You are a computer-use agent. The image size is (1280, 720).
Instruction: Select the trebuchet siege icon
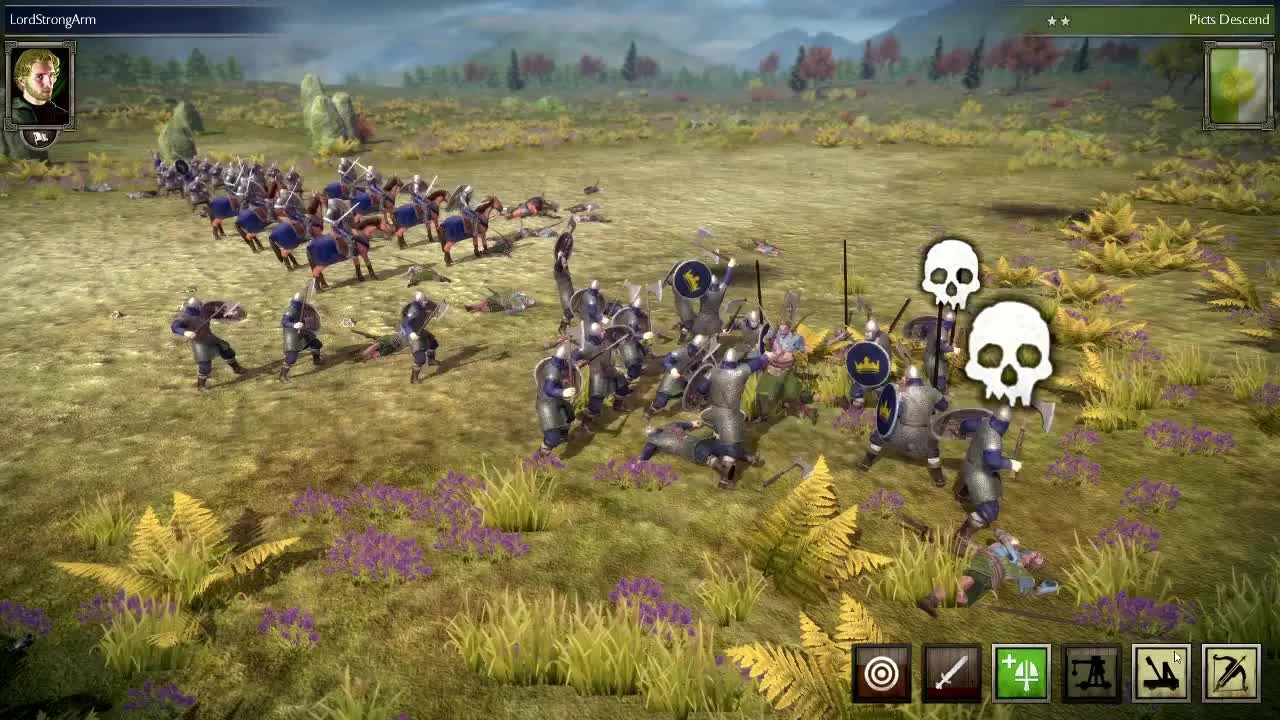coord(1091,674)
